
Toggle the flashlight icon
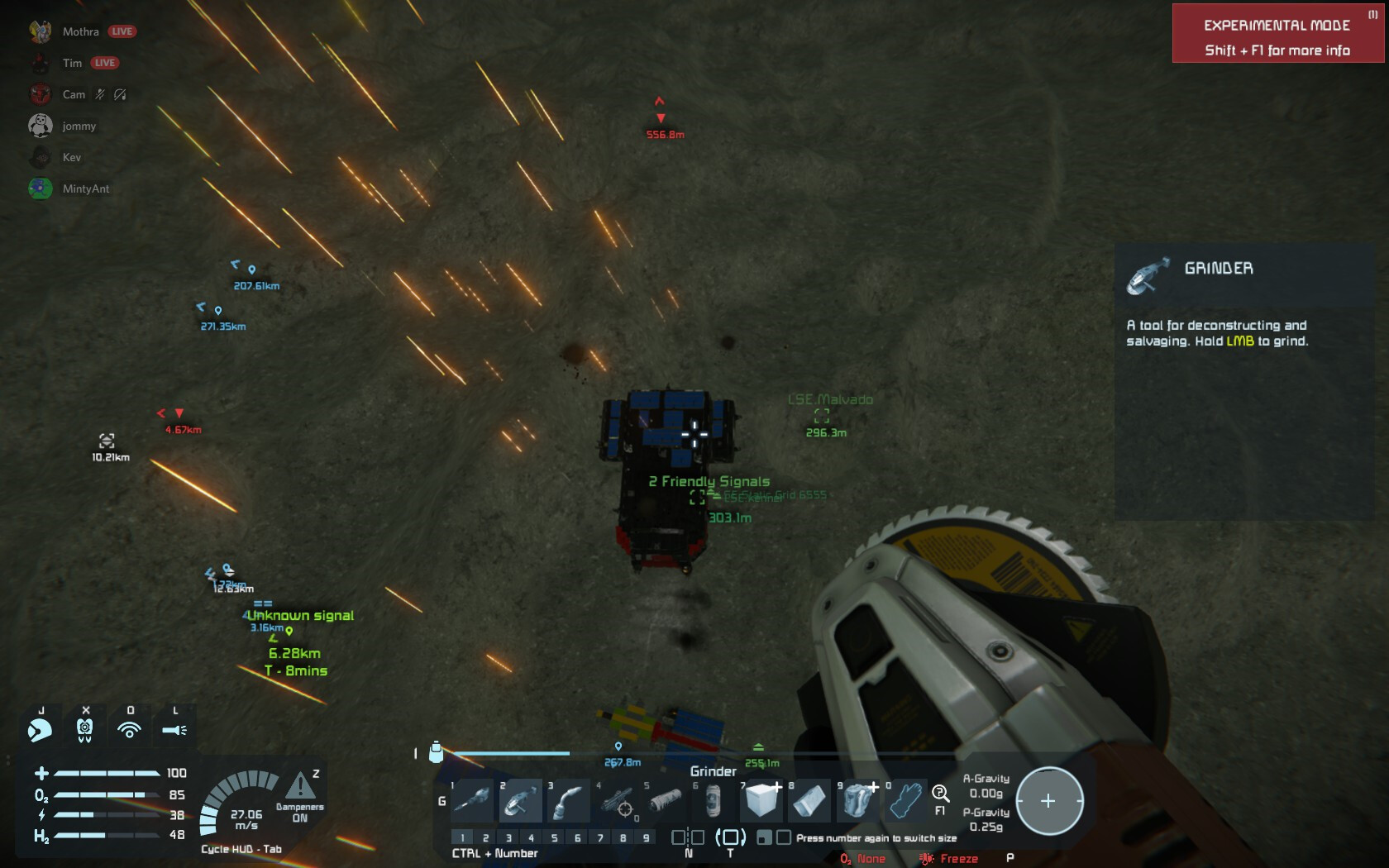click(x=174, y=729)
